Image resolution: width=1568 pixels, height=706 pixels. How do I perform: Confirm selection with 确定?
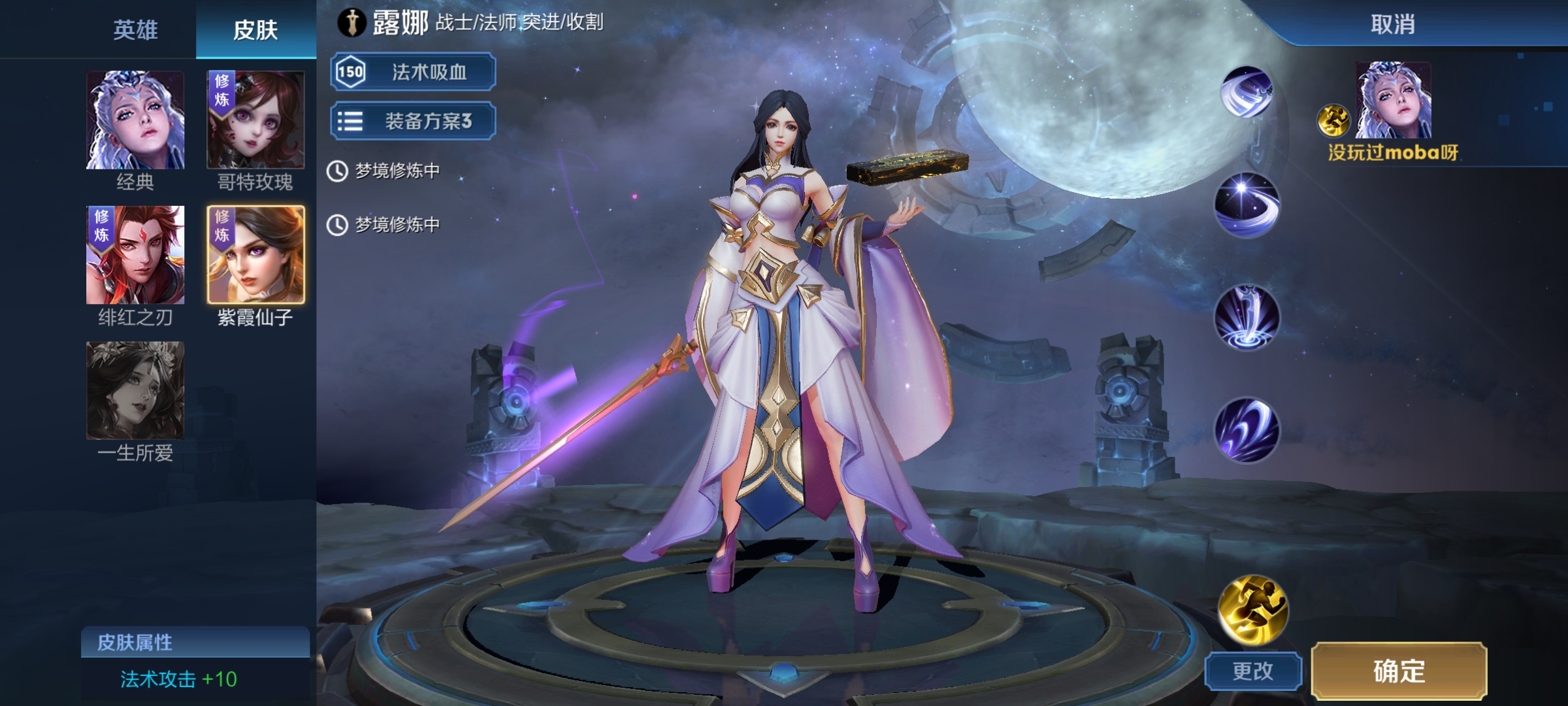(x=1399, y=671)
